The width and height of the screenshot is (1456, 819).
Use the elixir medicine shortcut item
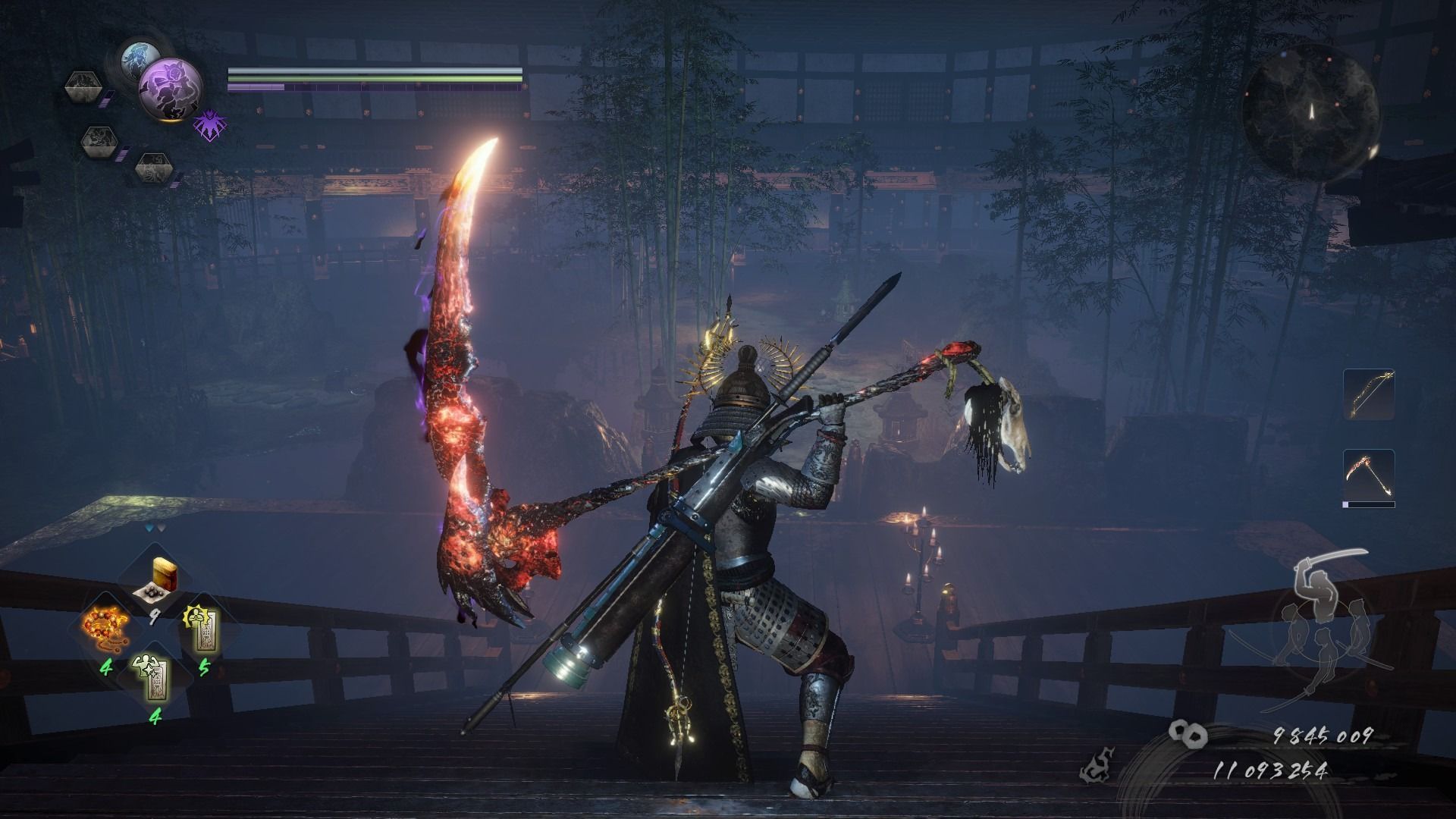[155, 582]
